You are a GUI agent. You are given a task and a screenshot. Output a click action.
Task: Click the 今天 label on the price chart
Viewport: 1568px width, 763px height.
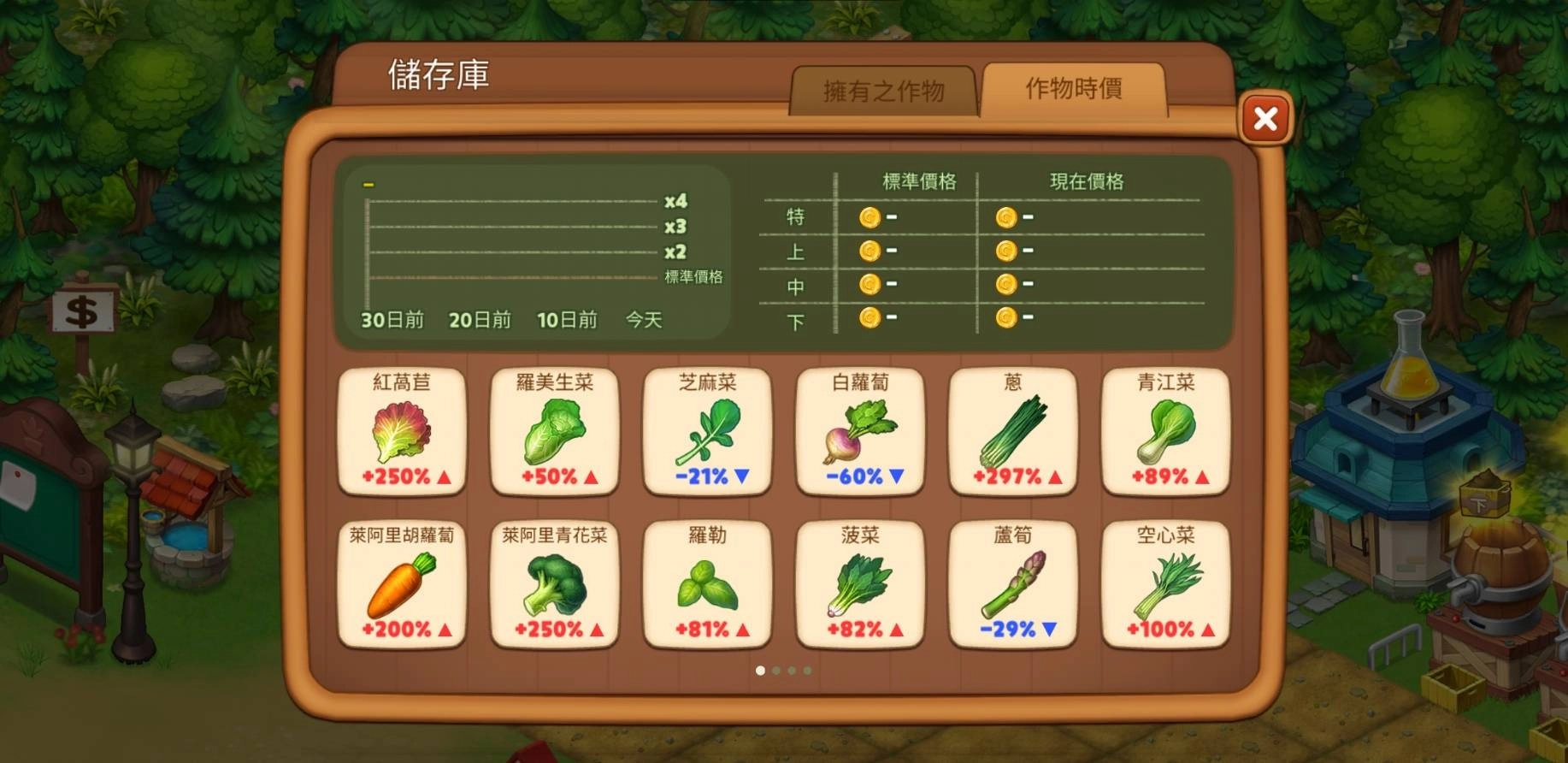pos(640,320)
